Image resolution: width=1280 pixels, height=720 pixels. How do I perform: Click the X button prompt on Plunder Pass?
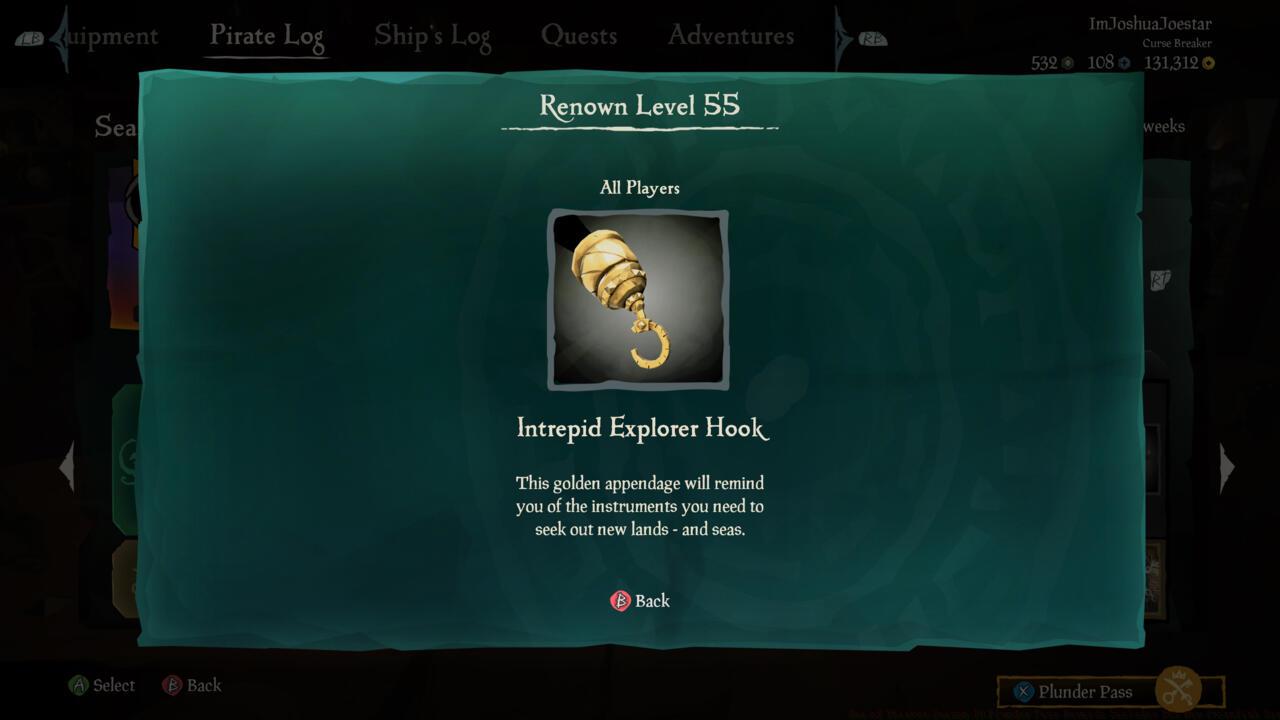1022,691
